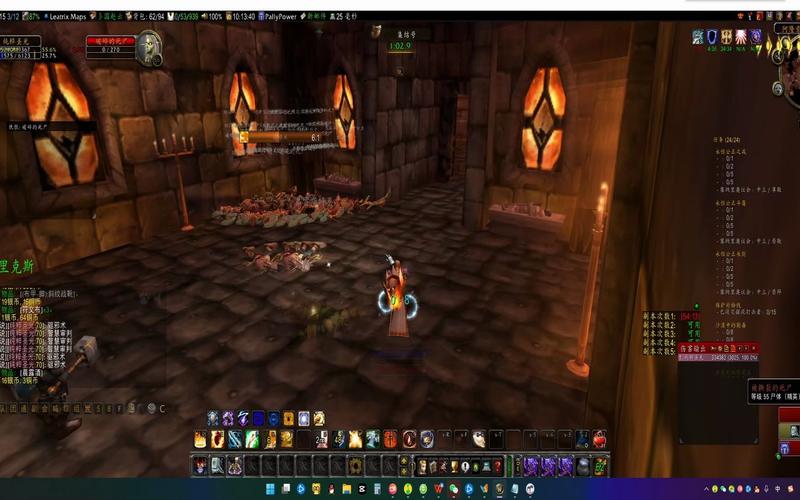800x500 pixels.
Task: Click the red-haired character icon on the bottom bar
Action: pyautogui.click(x=199, y=465)
